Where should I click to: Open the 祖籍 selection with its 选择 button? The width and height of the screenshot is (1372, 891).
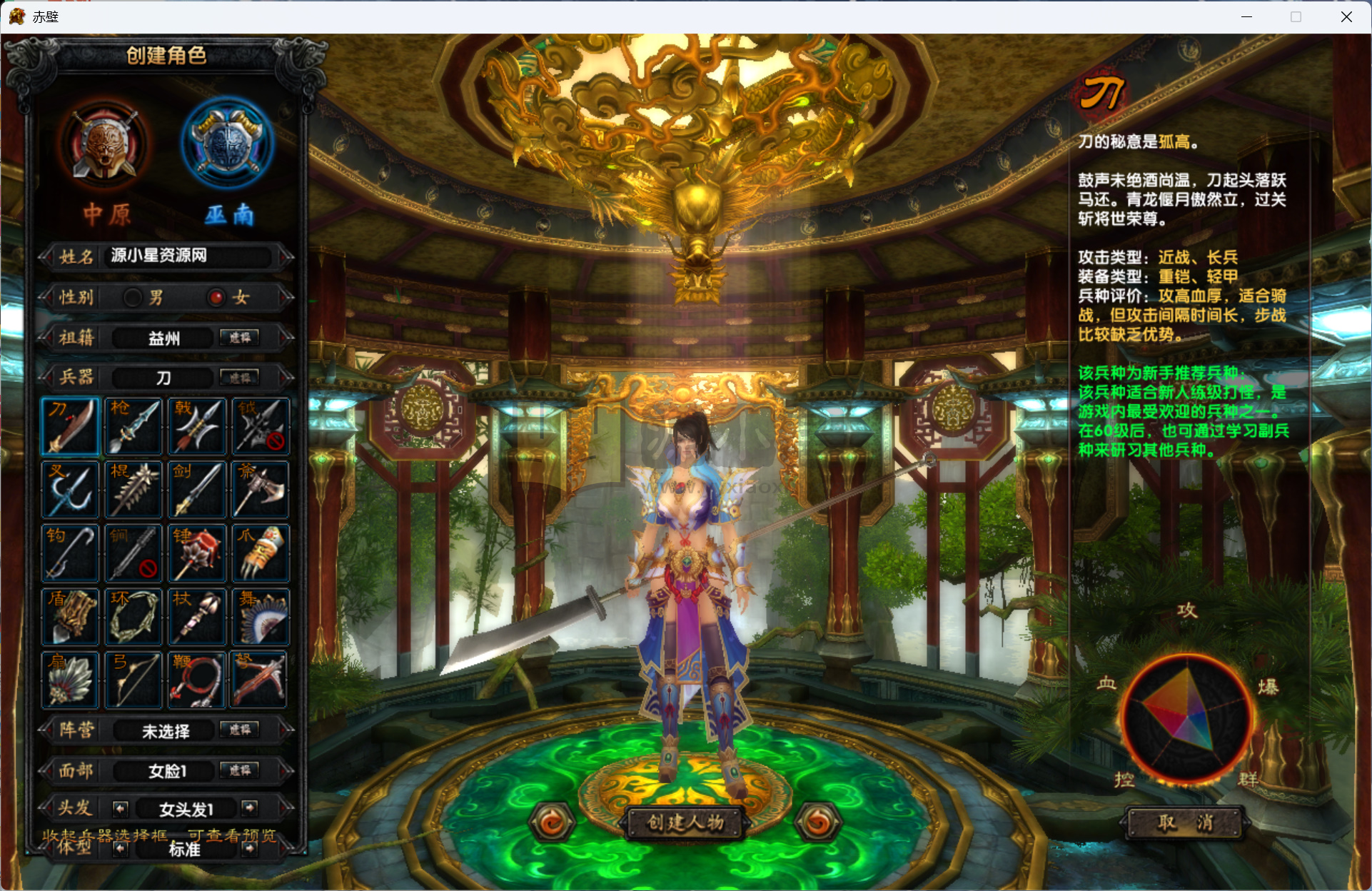tap(240, 337)
